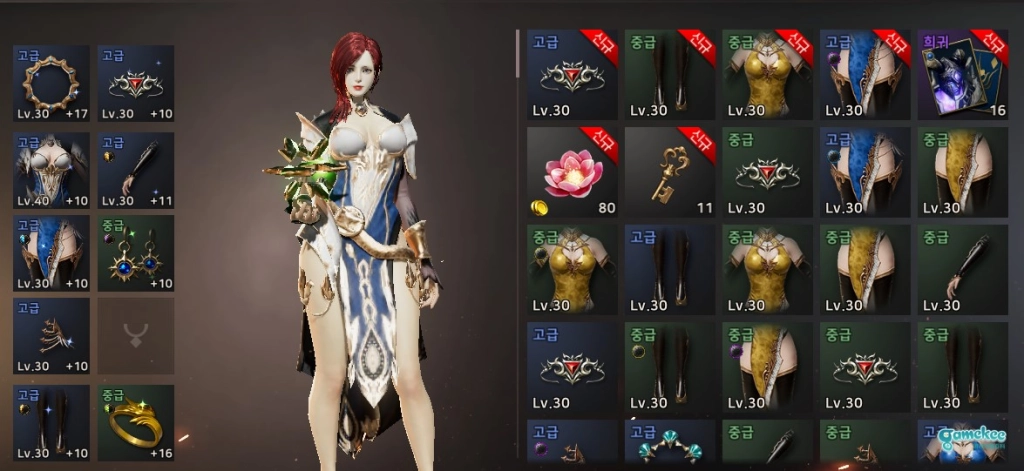
Task: Choose the golden key item
Action: pos(669,172)
